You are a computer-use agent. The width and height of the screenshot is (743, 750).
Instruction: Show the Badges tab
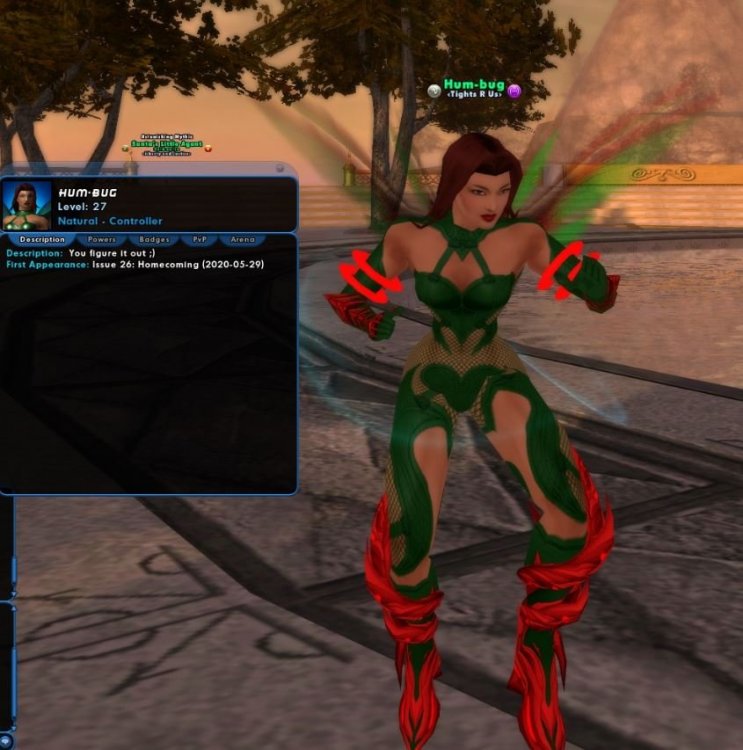click(155, 240)
